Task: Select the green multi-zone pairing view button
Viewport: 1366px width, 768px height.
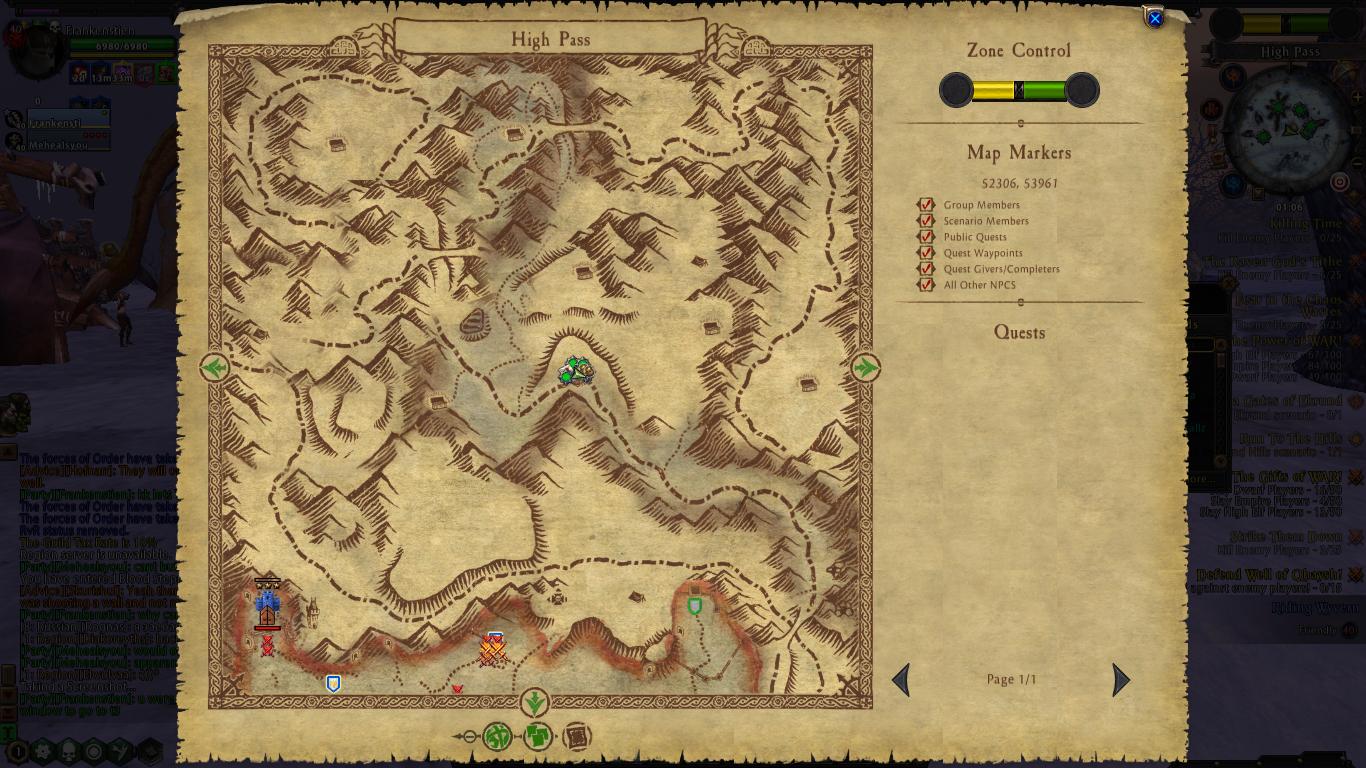Action: pos(538,737)
